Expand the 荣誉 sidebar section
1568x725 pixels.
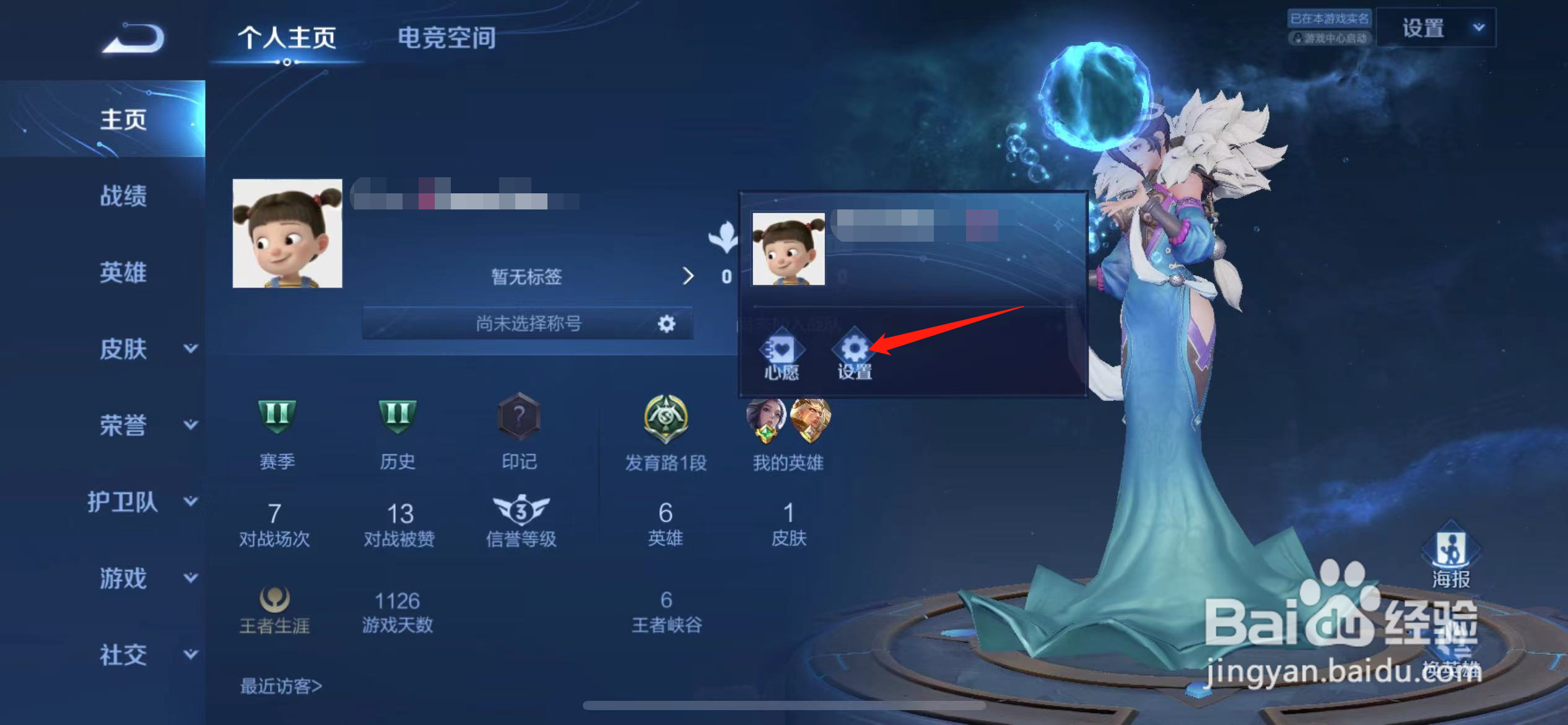[x=191, y=426]
